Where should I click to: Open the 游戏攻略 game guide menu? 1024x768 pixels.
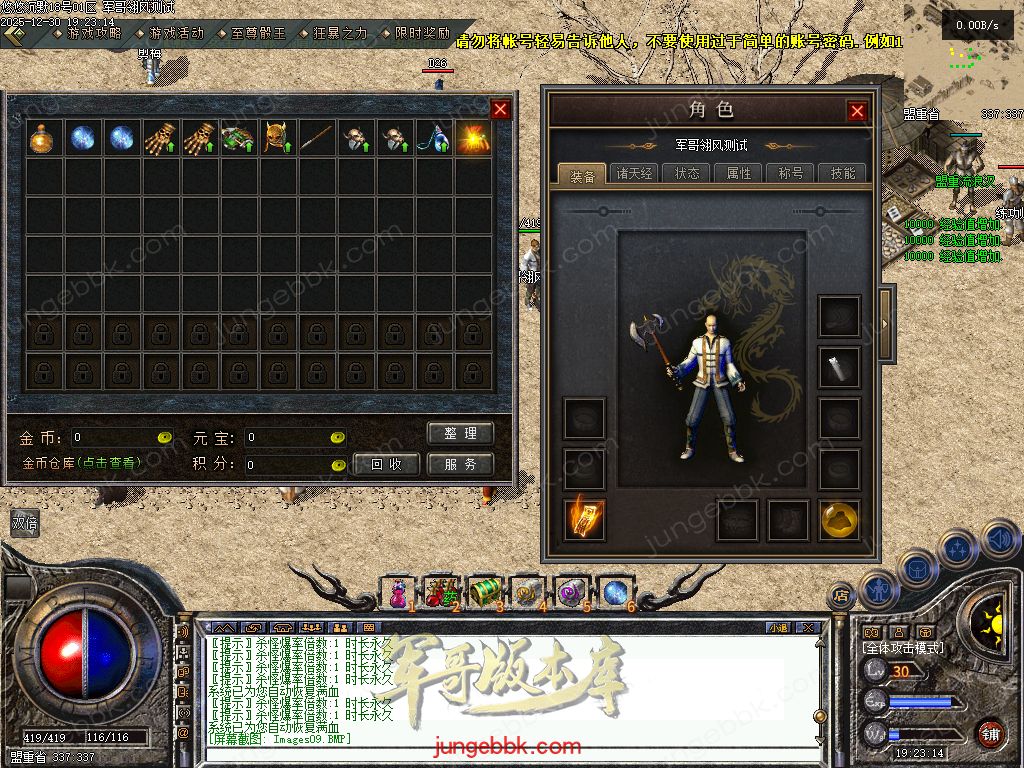93,33
